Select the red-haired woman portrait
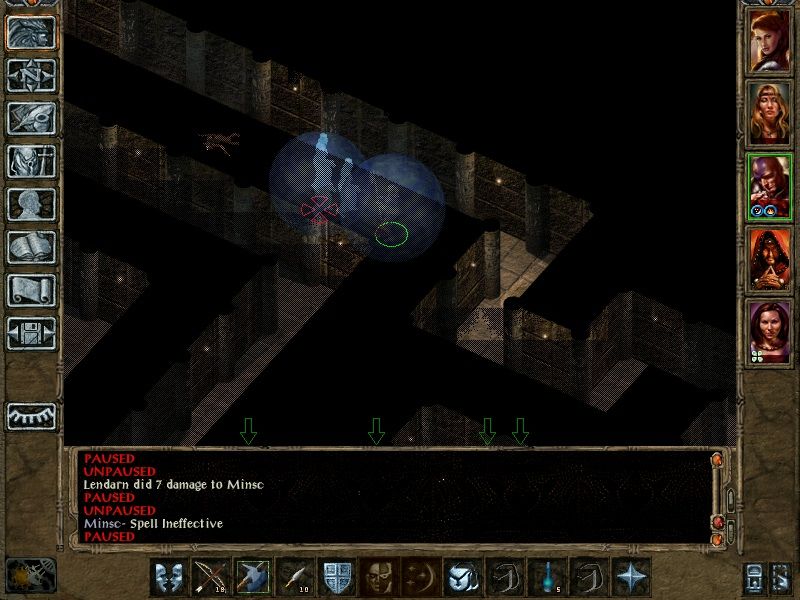This screenshot has height=600, width=800. tap(769, 40)
